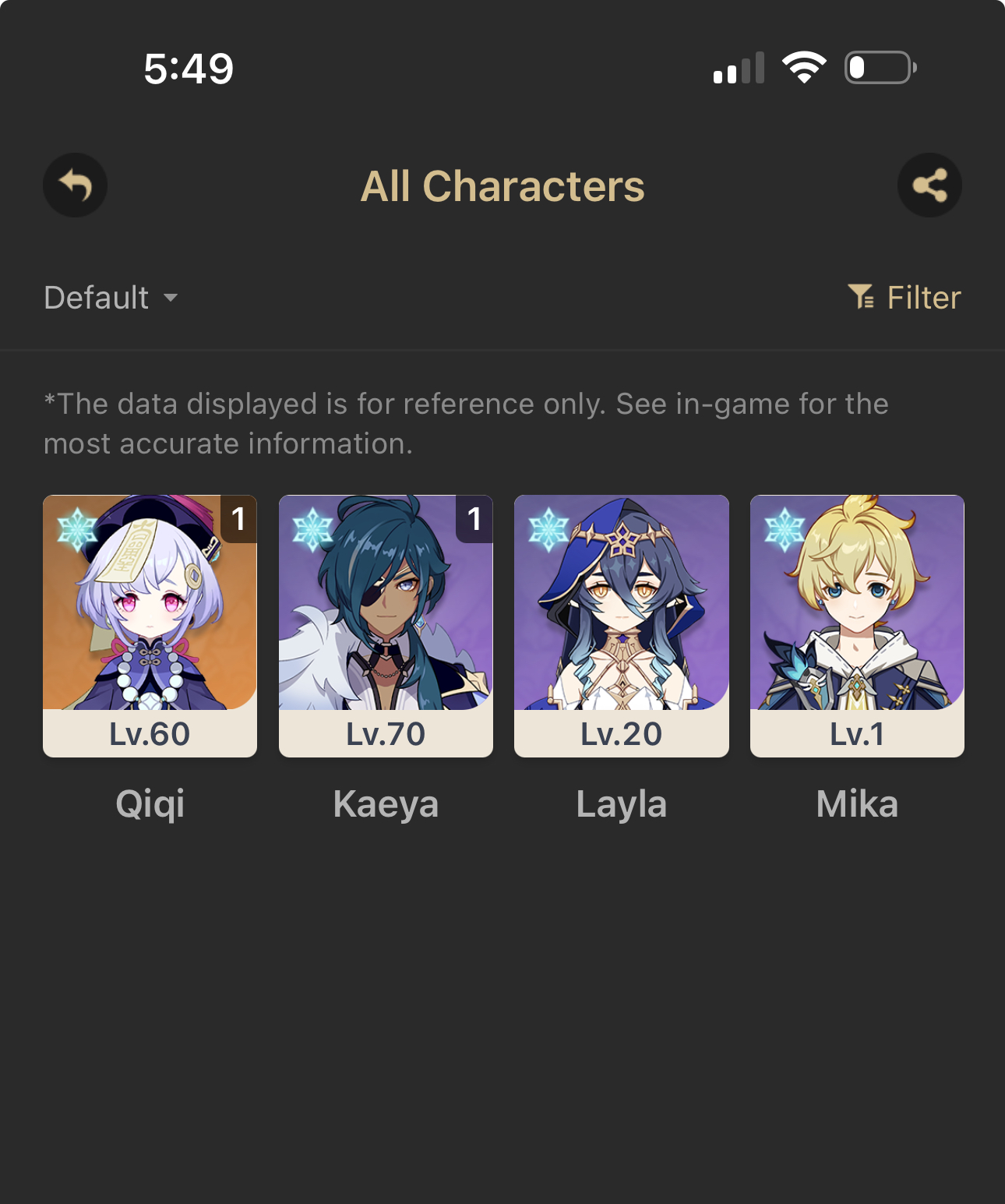Screen dimensions: 1005x1204
Task: Click the Cryo element icon on Layla's card
Action: (548, 528)
